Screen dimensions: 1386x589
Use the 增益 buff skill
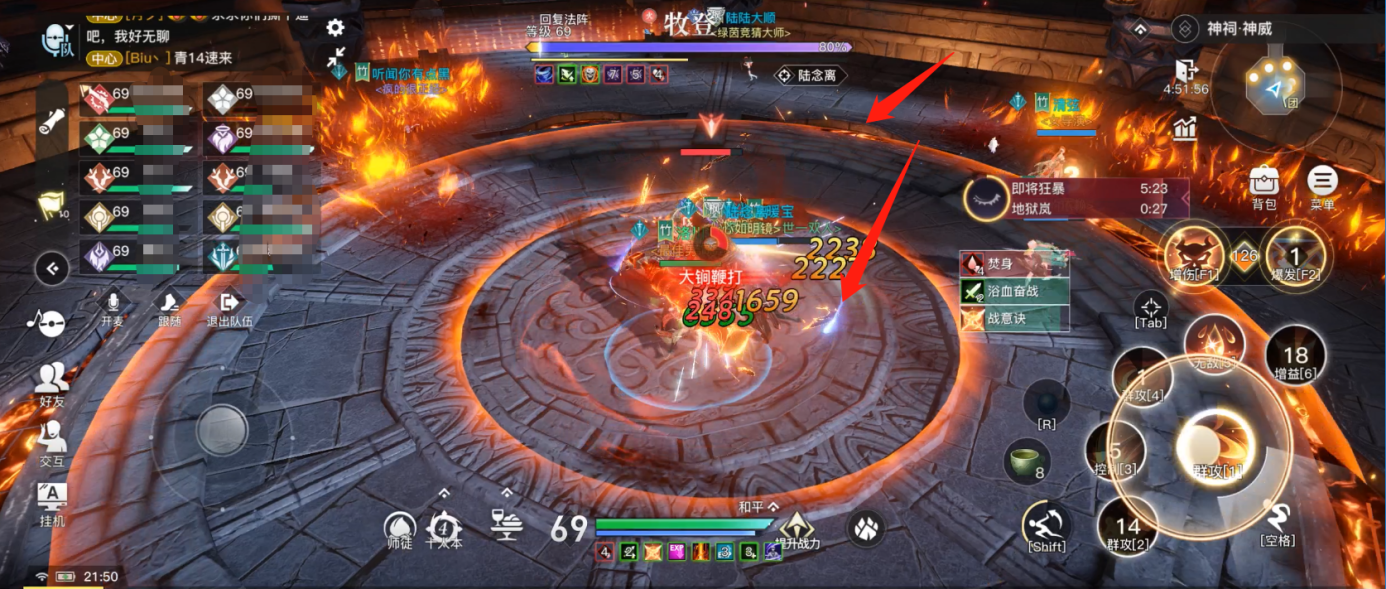tap(1295, 357)
